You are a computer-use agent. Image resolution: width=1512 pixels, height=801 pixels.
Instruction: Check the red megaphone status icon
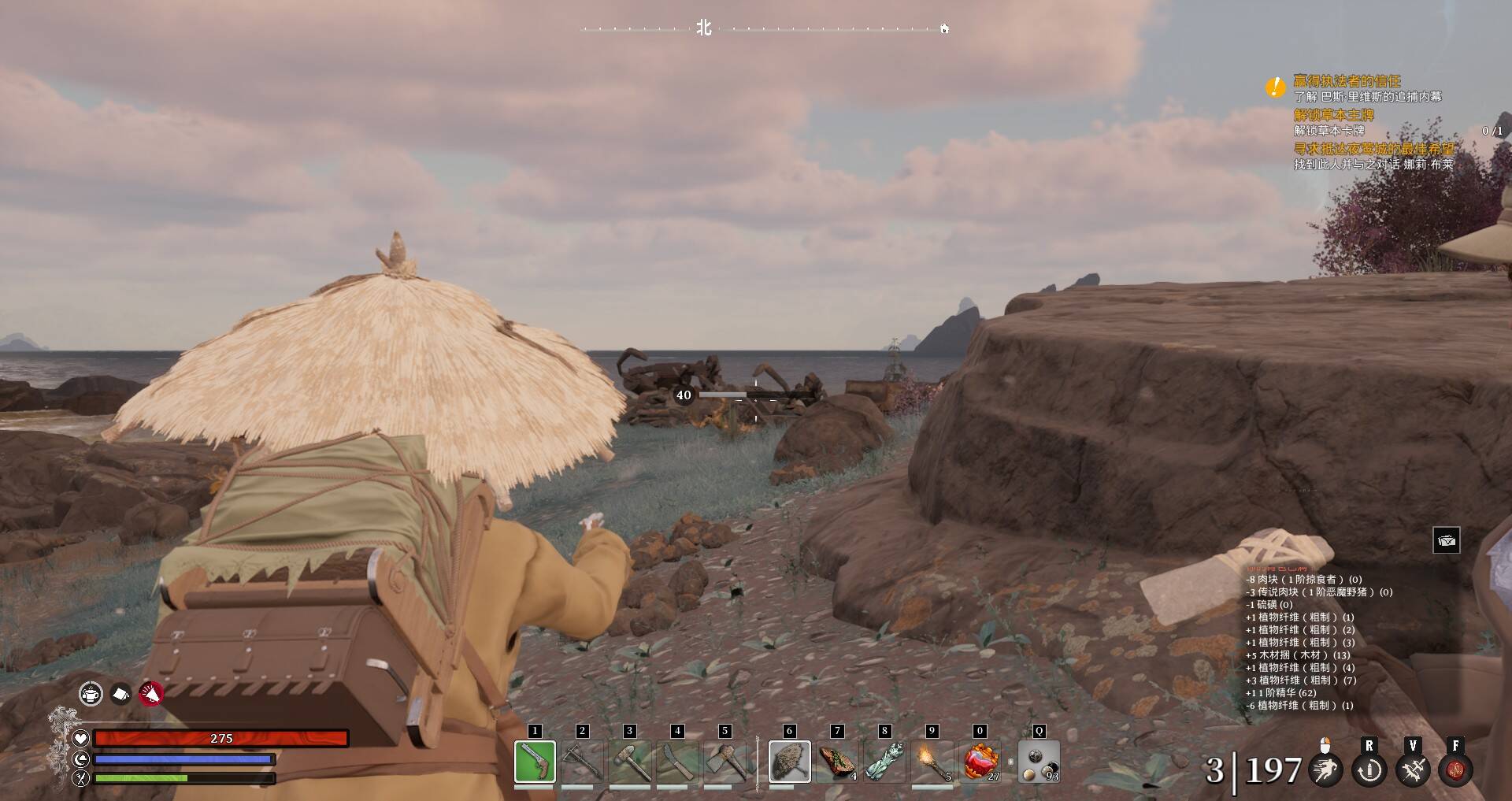point(150,694)
